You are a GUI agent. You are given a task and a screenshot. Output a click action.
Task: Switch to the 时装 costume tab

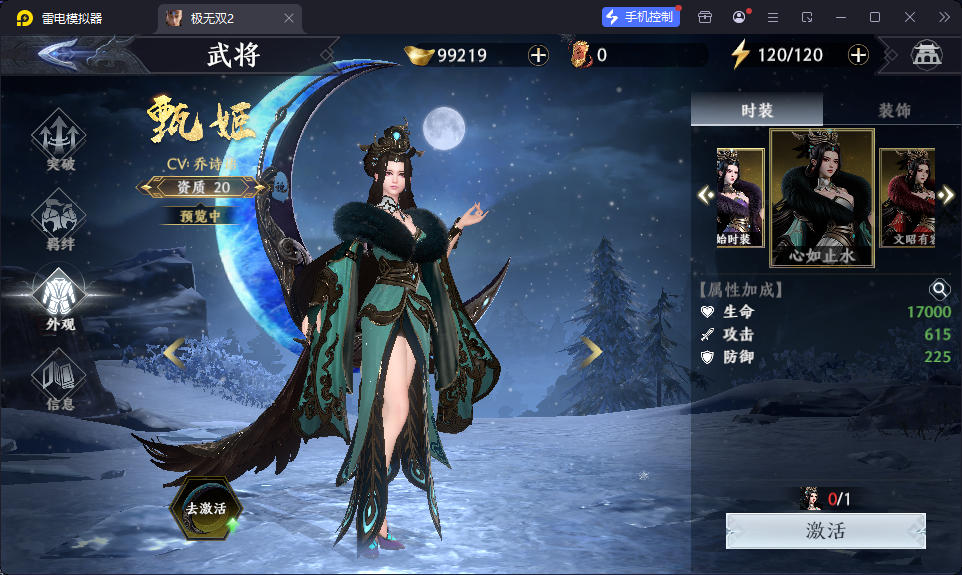(x=757, y=110)
